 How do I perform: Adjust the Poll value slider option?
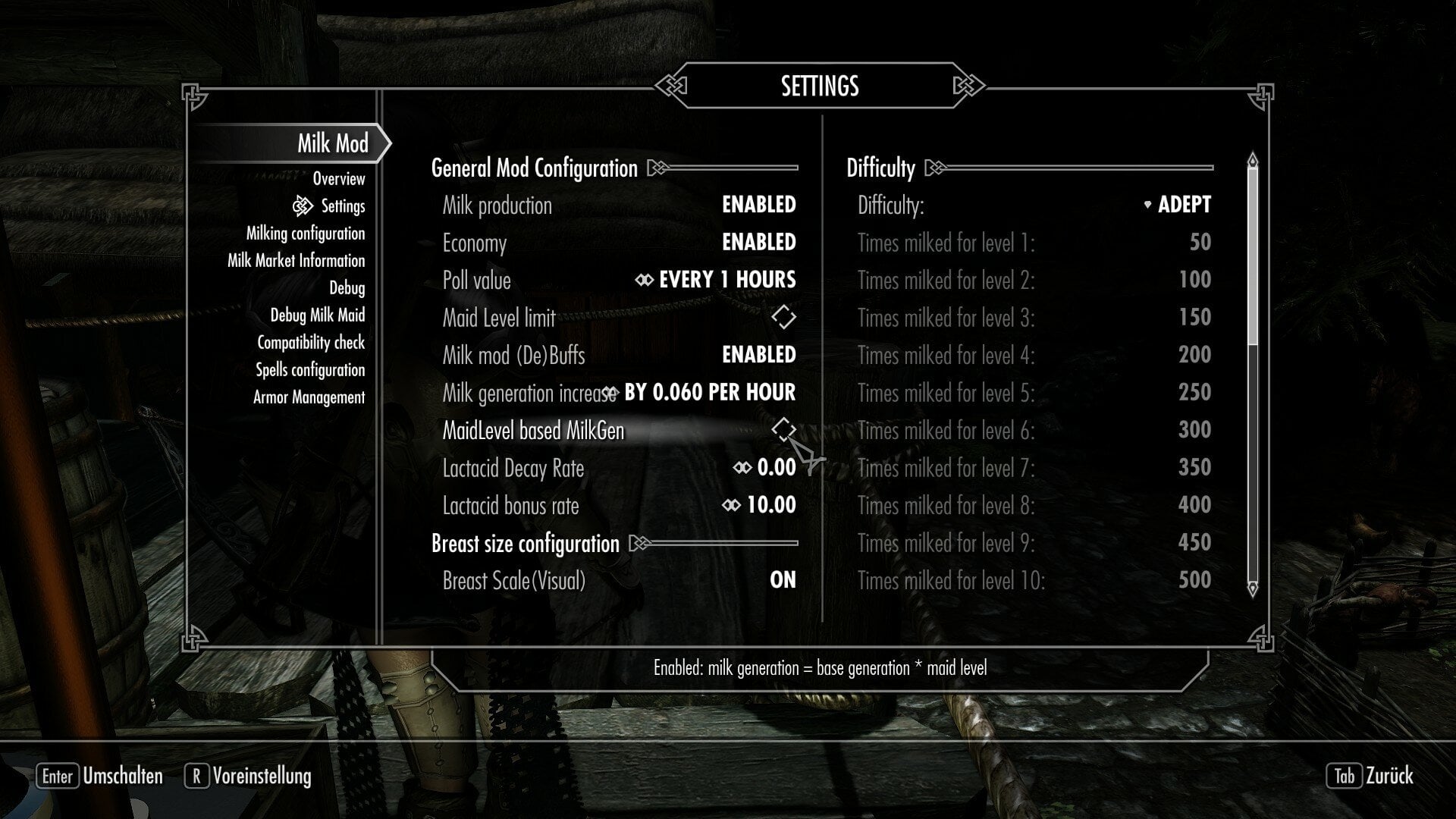(x=726, y=280)
